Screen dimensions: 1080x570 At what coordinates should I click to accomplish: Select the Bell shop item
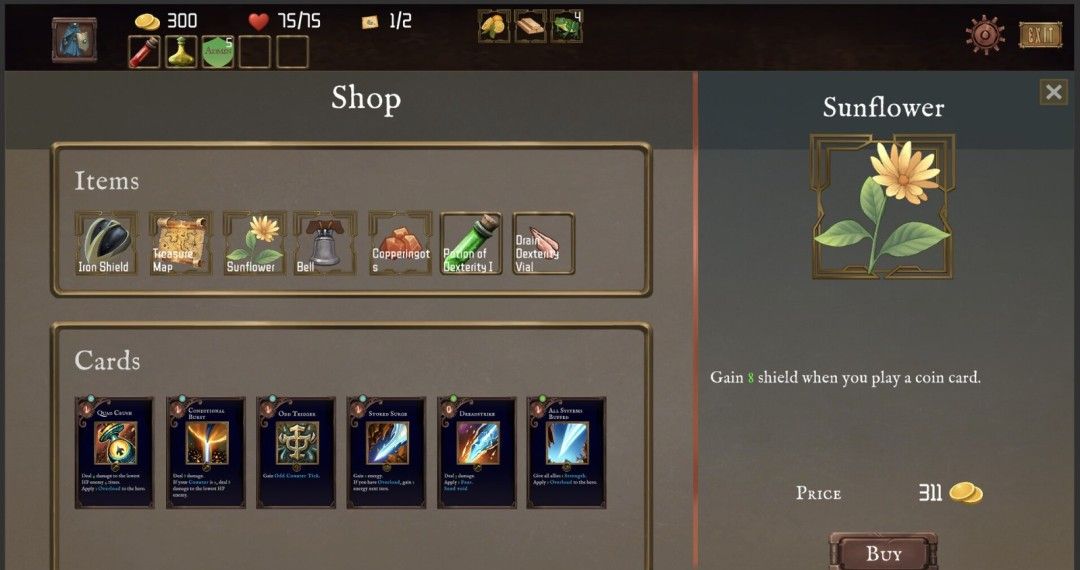click(325, 243)
